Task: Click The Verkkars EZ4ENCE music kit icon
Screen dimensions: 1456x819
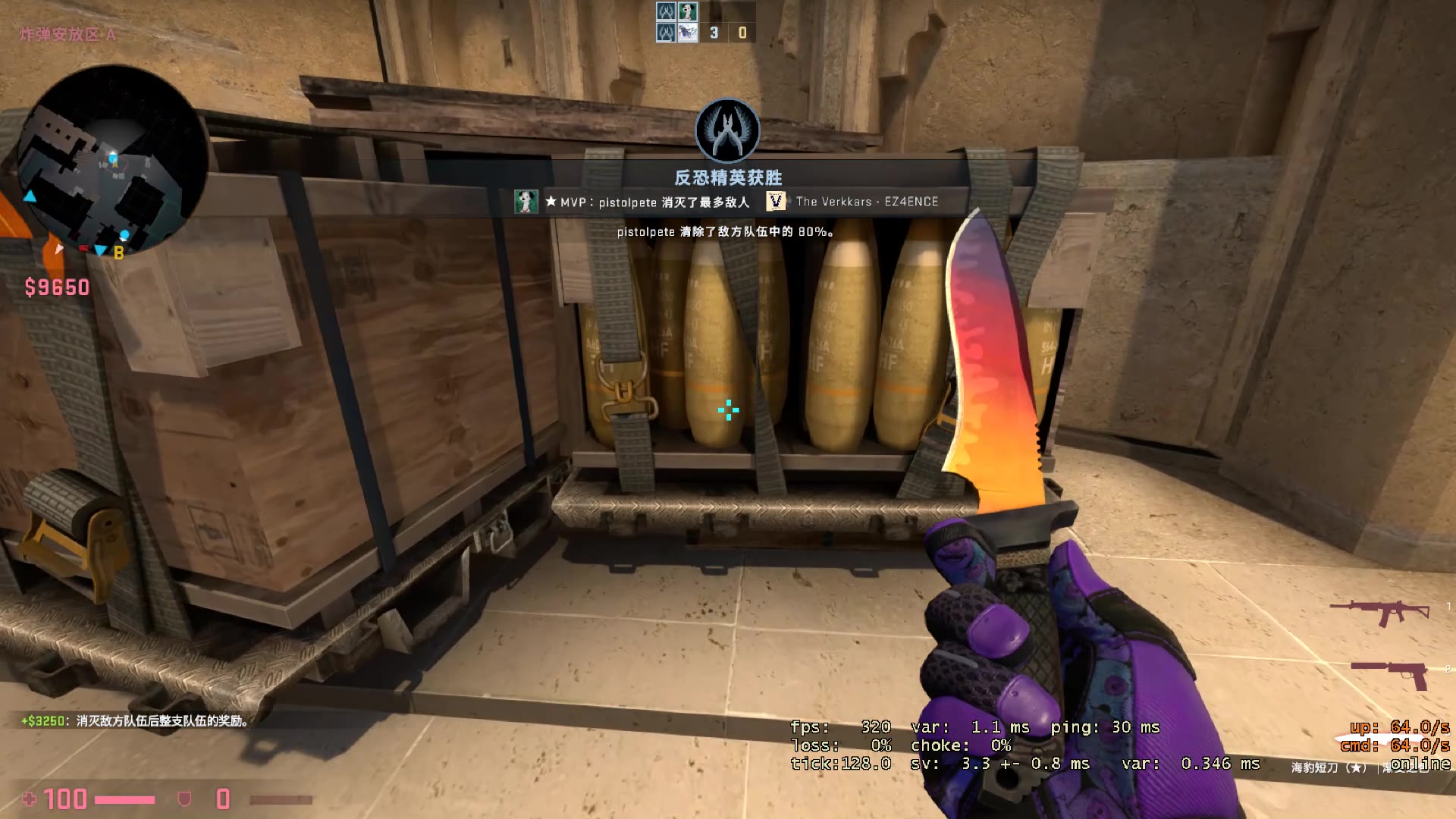Action: (774, 201)
